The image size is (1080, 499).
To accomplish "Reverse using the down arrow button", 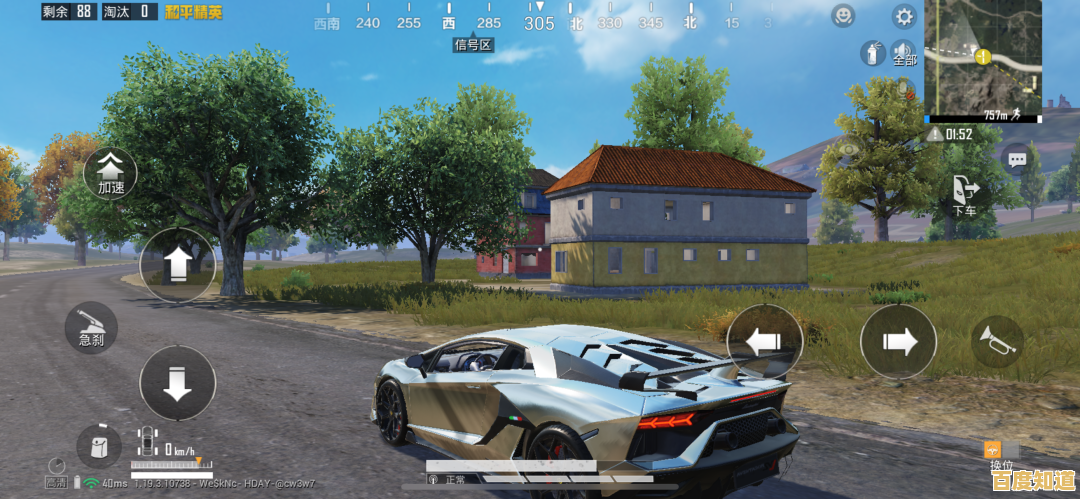I will point(177,383).
